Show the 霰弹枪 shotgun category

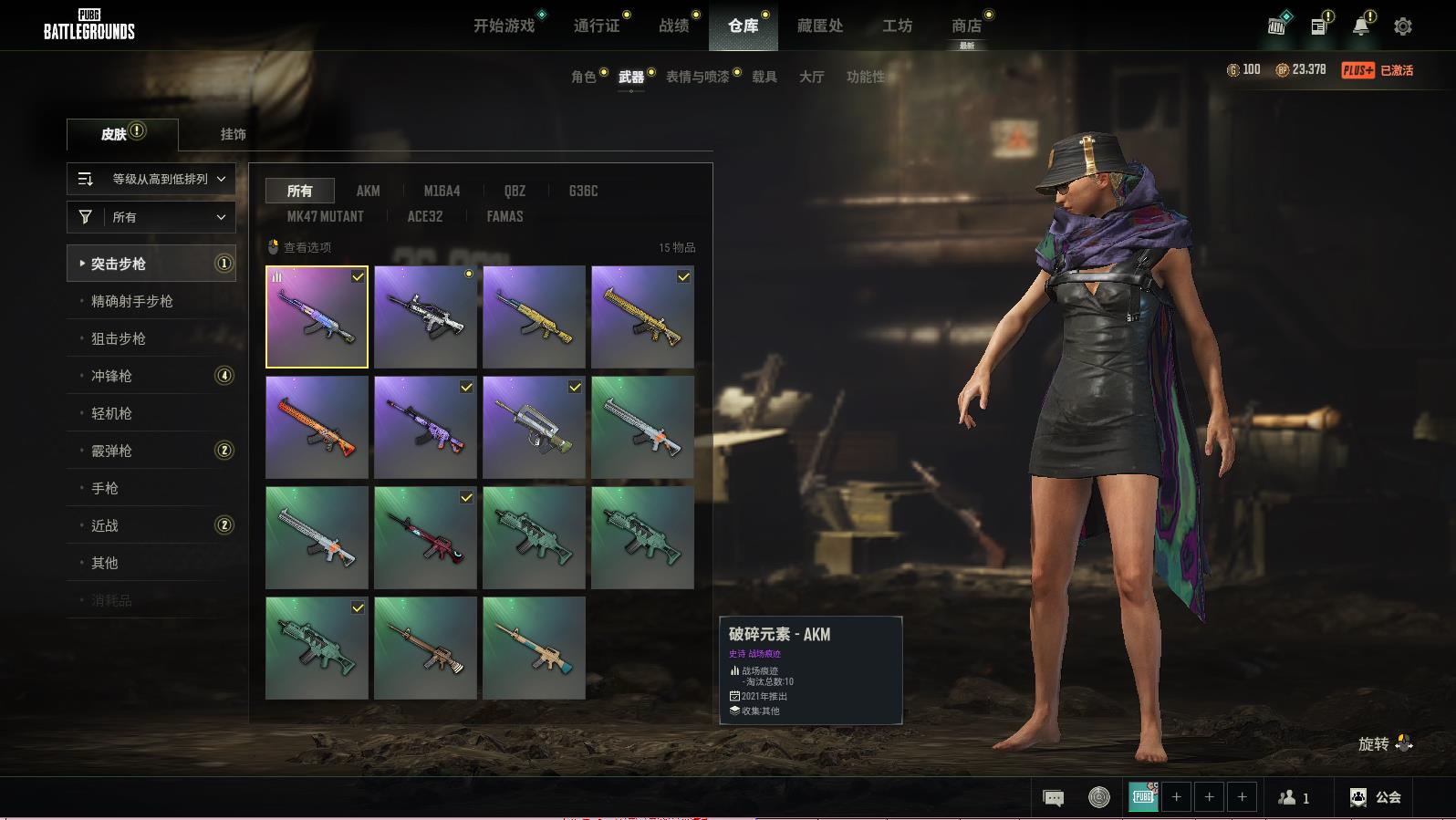point(111,451)
